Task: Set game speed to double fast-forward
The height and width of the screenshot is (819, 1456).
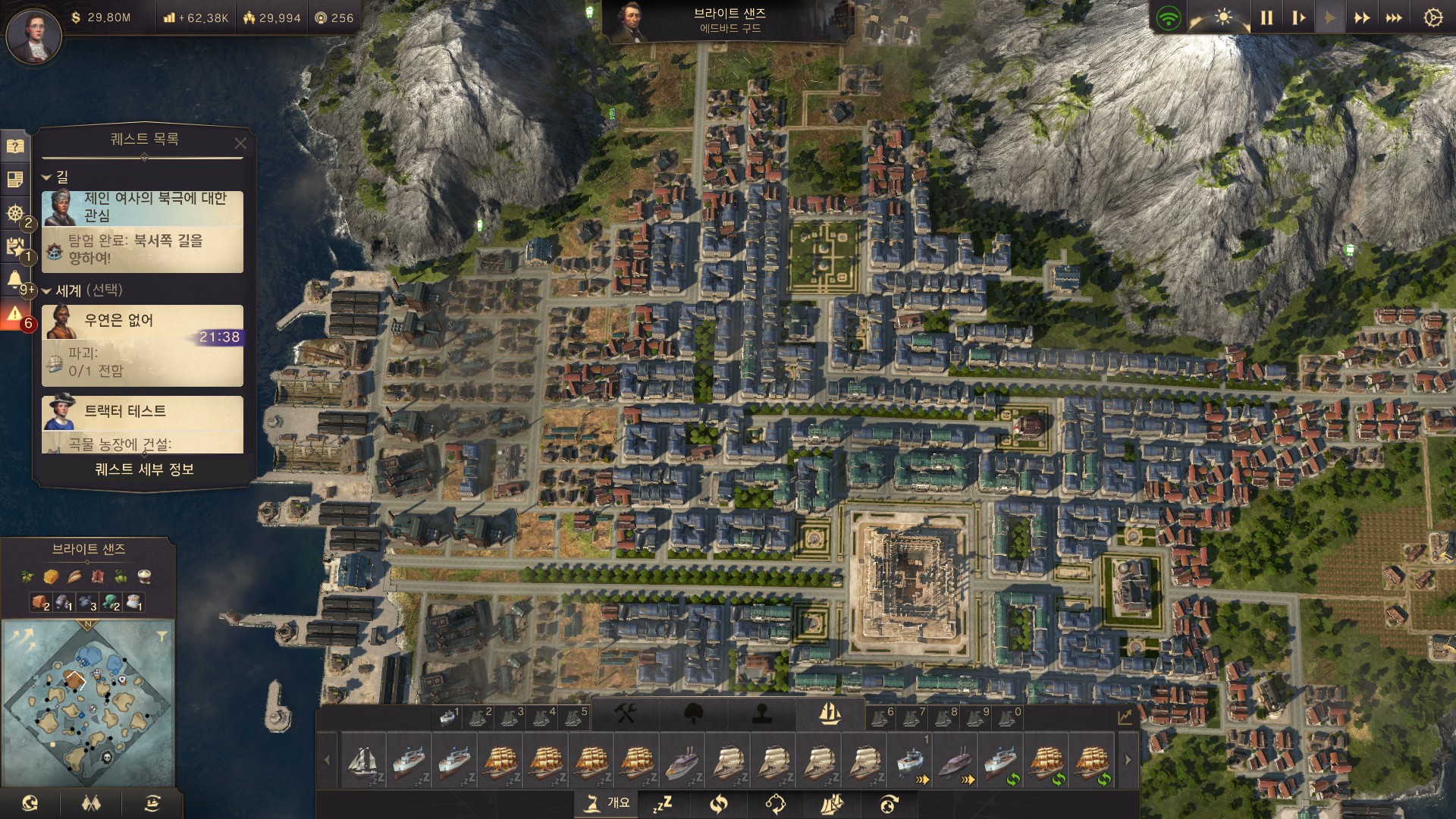Action: point(1362,17)
